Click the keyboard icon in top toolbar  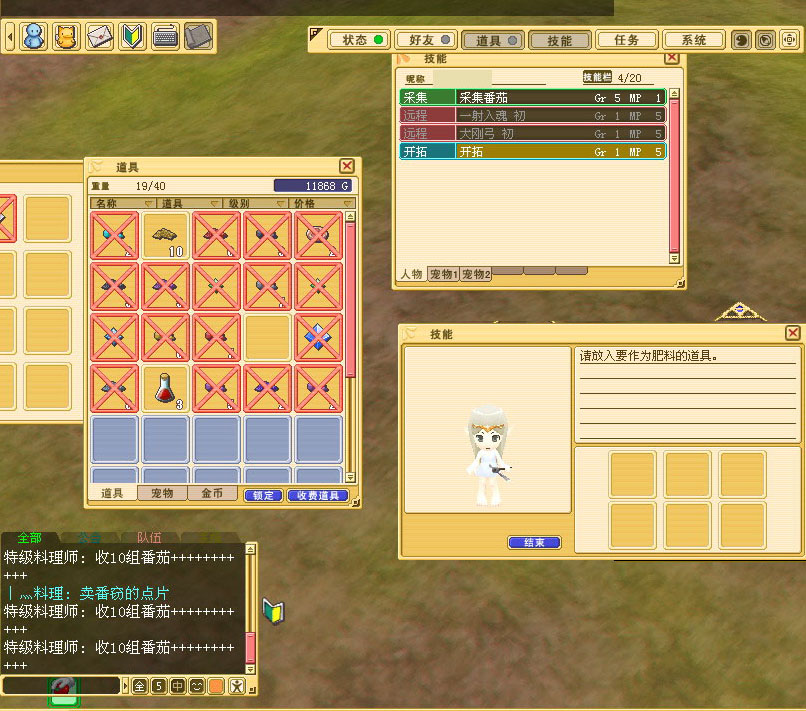click(x=166, y=37)
